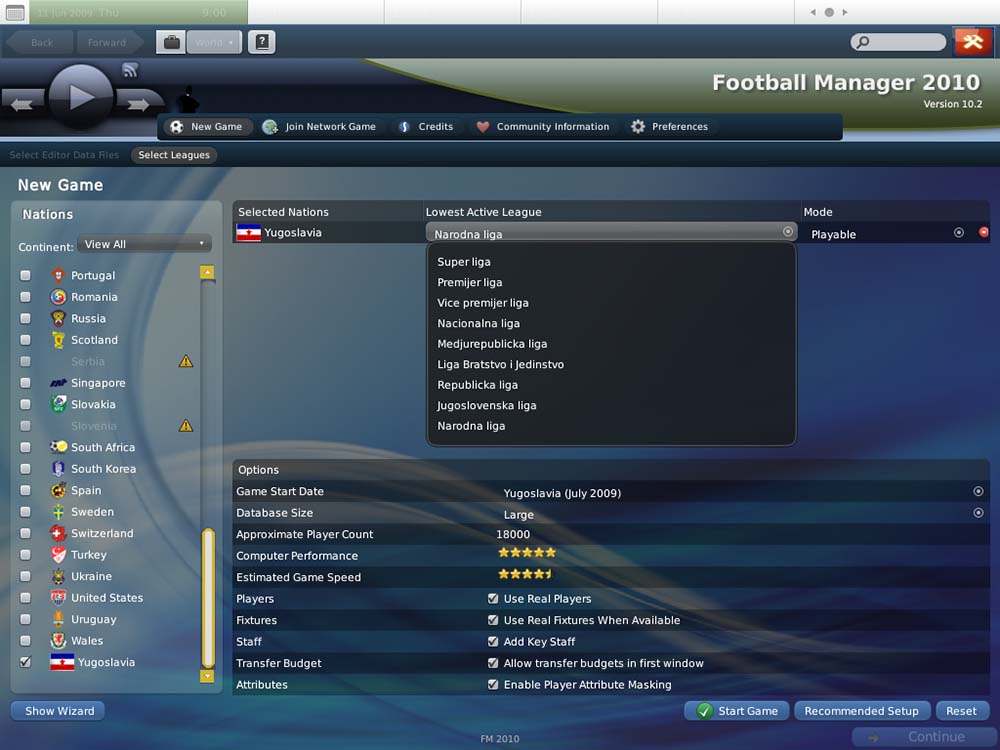
Task: Enable the Portugal nation checkbox
Action: click(x=26, y=276)
